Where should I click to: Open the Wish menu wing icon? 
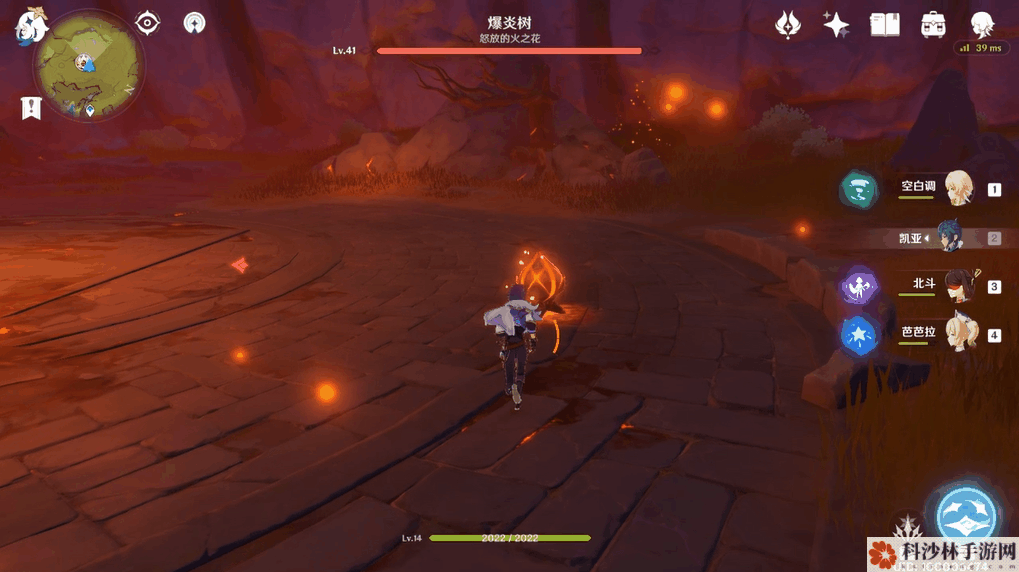788,25
